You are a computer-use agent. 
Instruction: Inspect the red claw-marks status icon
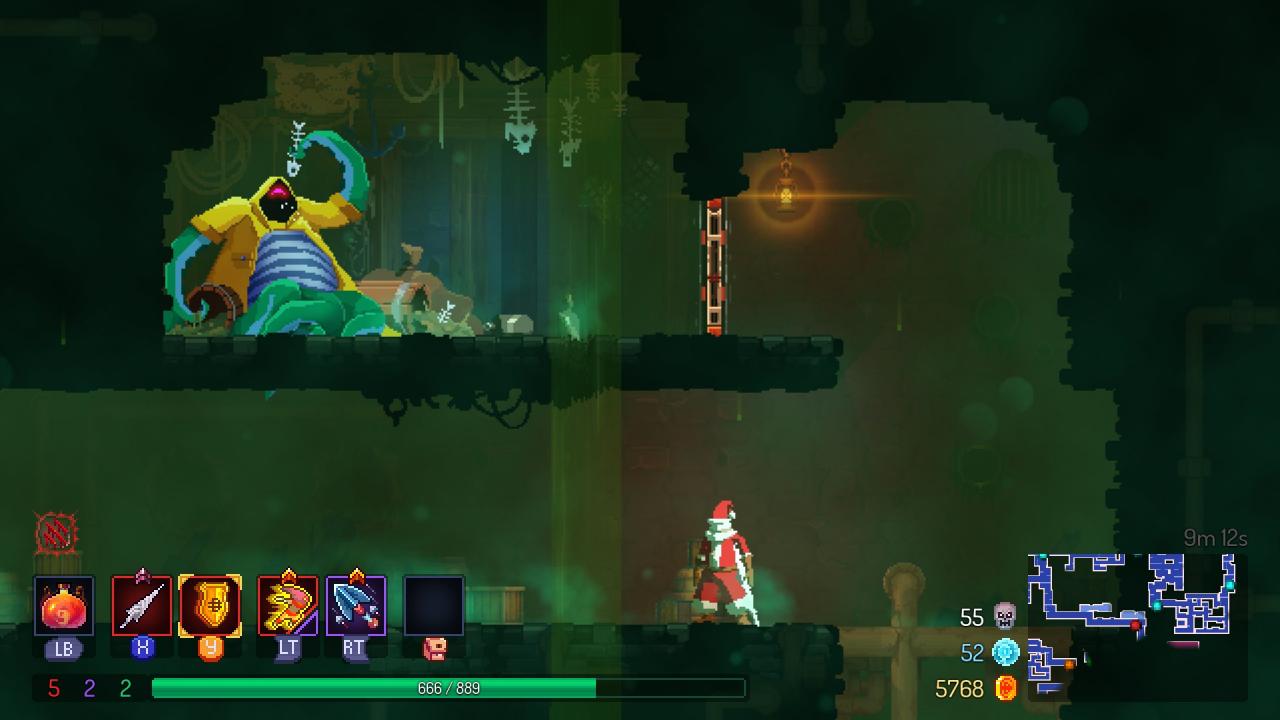(55, 534)
